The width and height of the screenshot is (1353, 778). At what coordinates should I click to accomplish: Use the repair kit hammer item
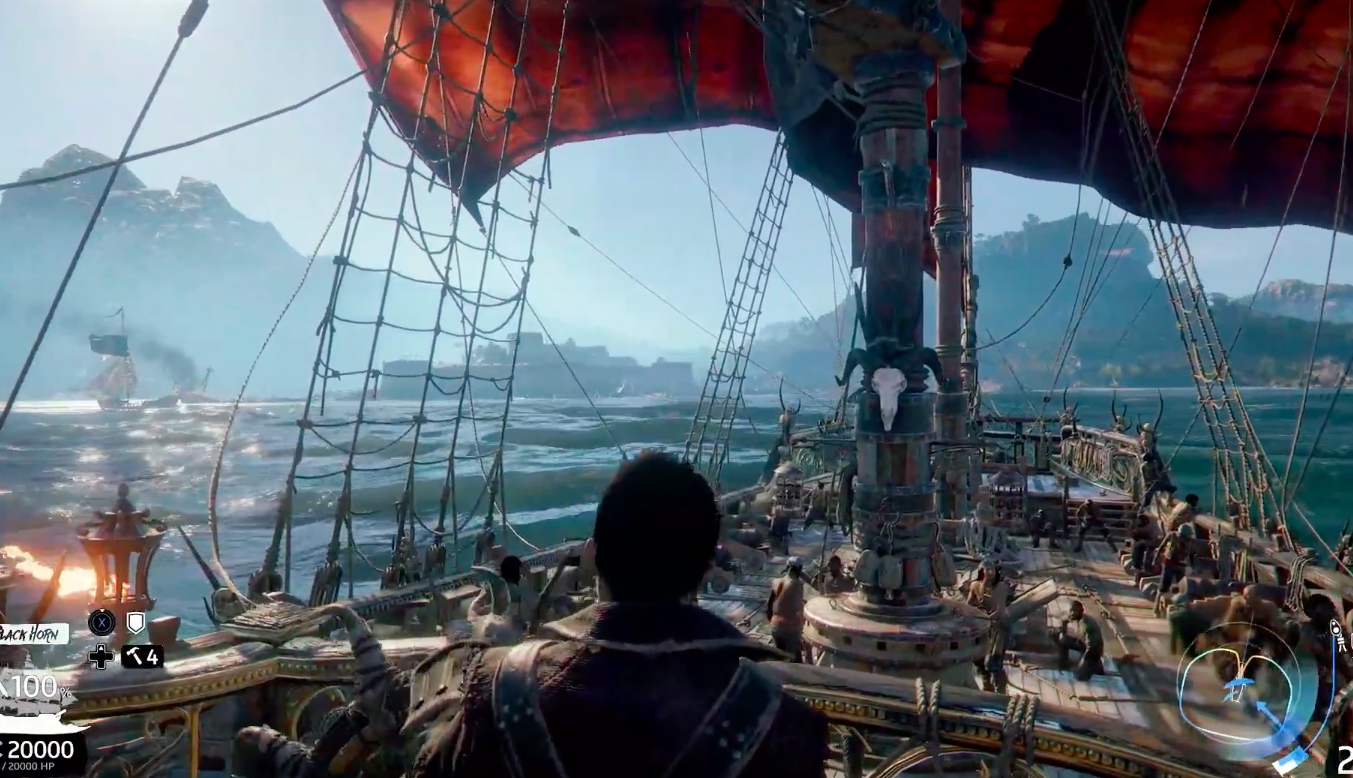(x=141, y=657)
